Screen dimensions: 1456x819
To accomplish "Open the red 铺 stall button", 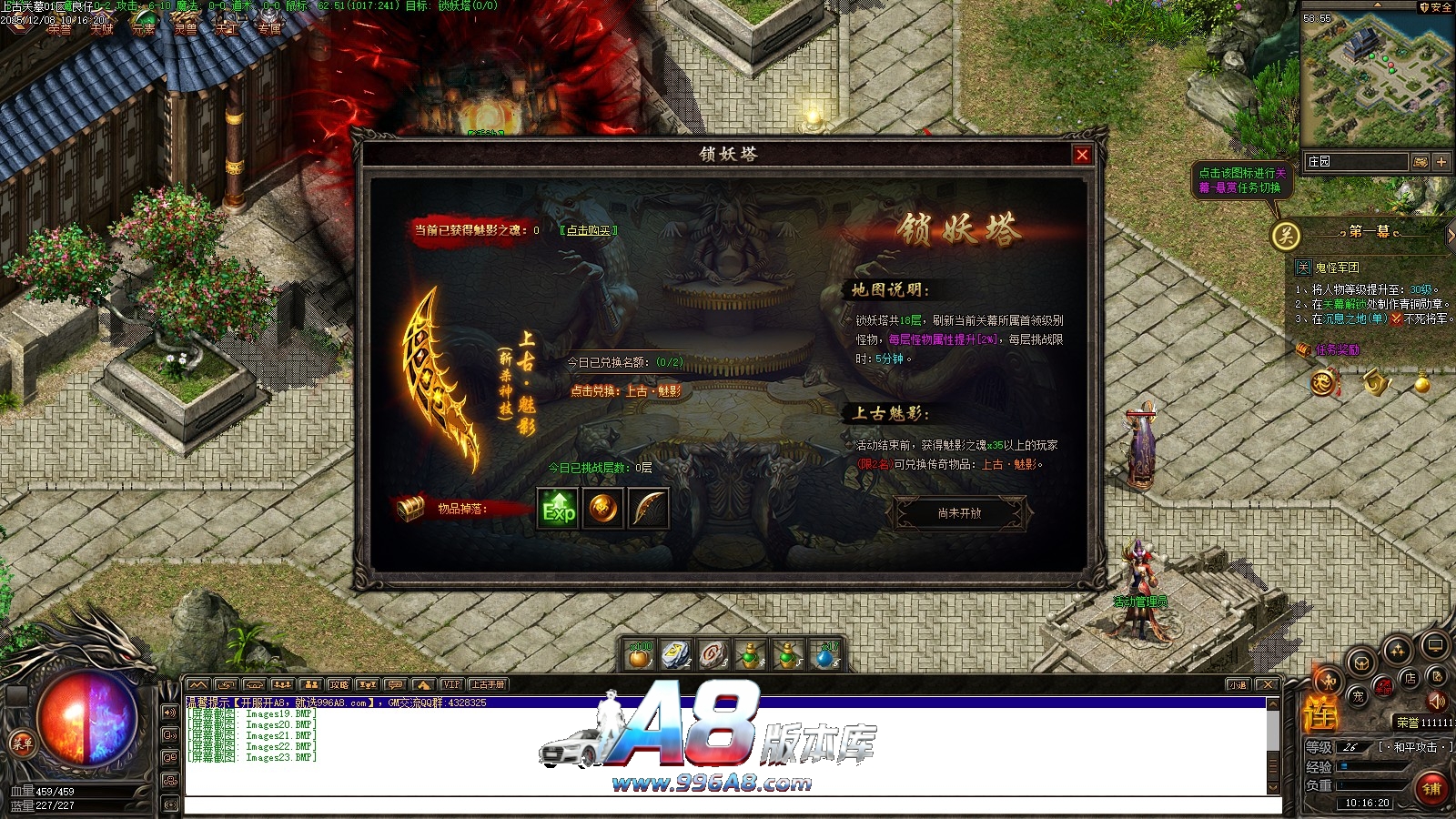I will pos(1432,788).
